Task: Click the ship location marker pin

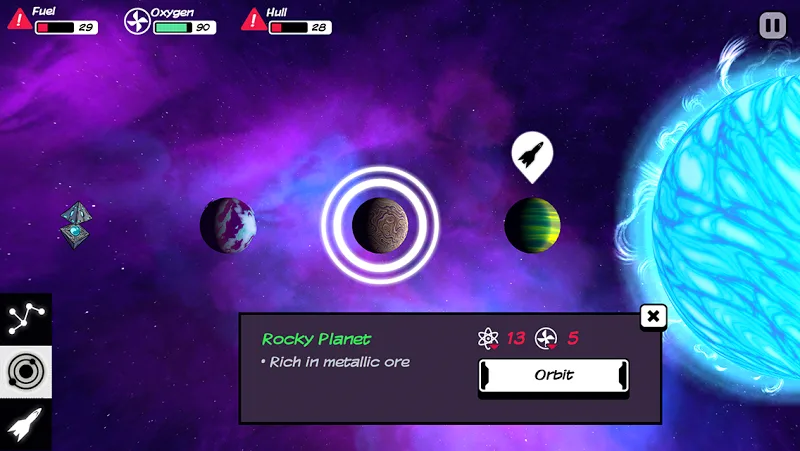Action: point(532,154)
